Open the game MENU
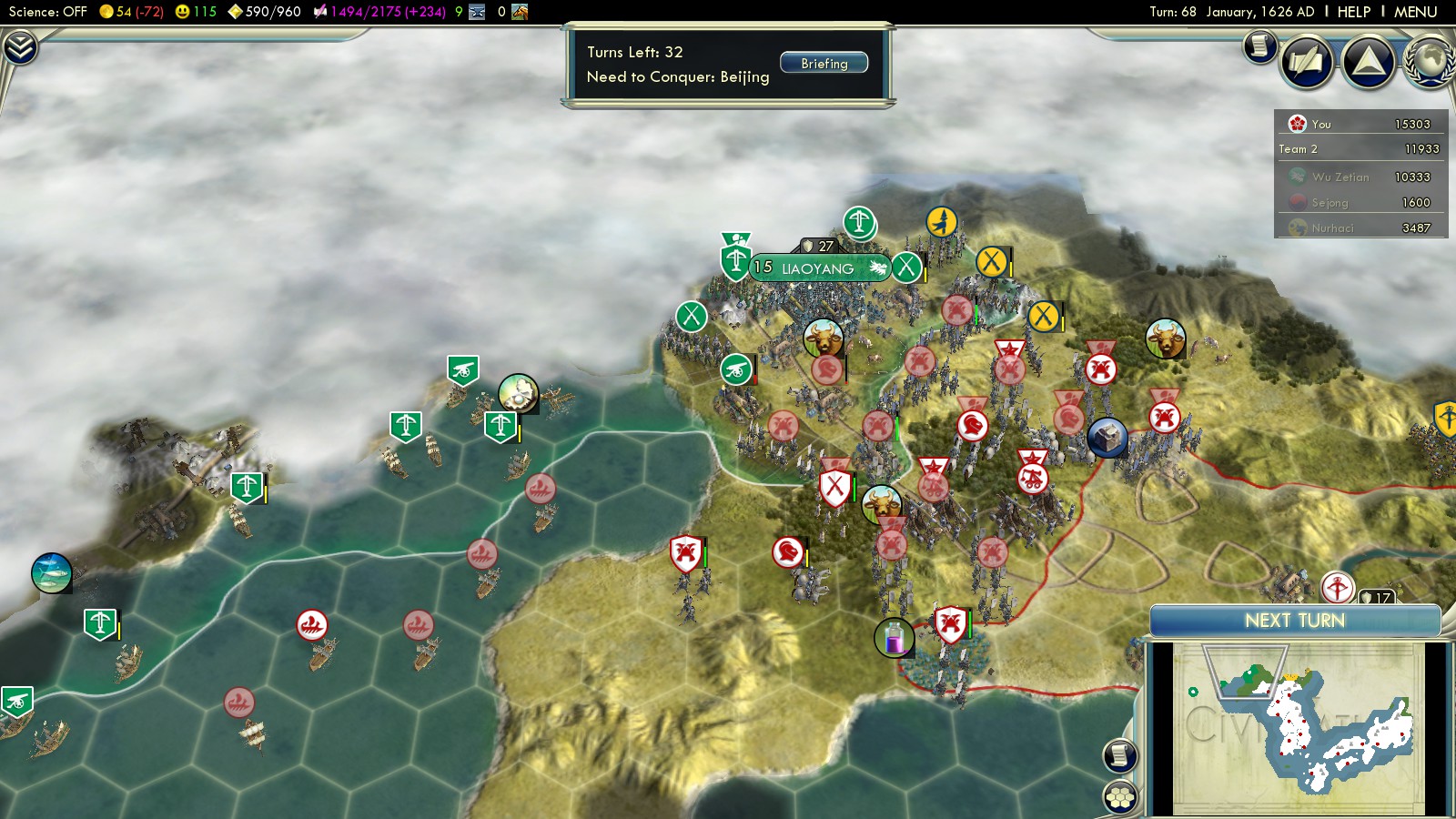Screen dimensions: 1456x819 (x=1415, y=12)
